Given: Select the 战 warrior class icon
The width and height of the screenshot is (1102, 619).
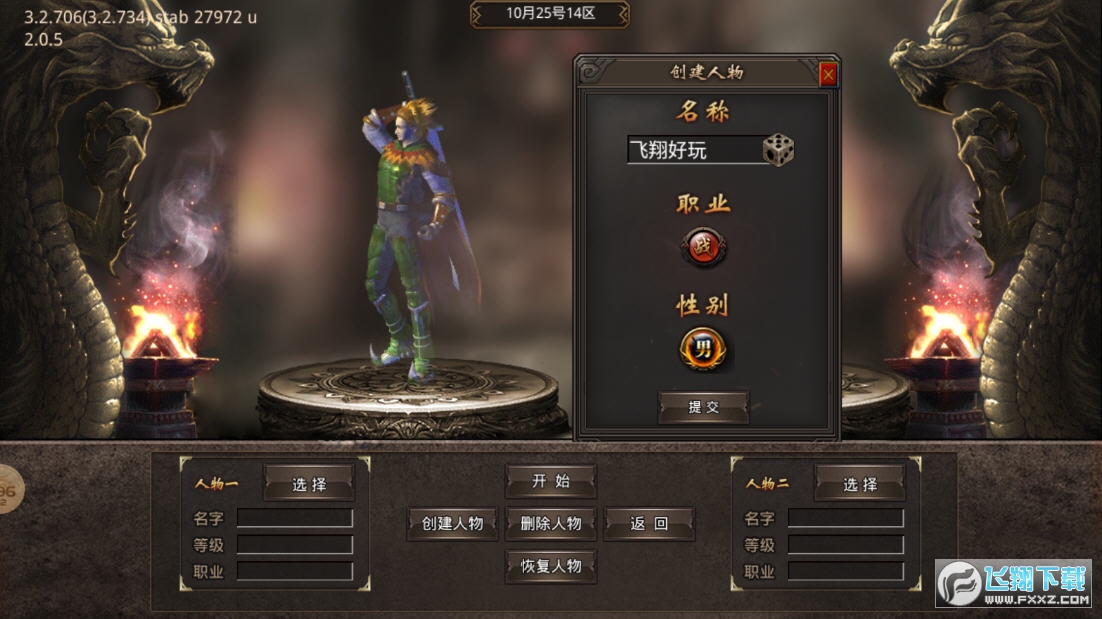Looking at the screenshot, I should click(705, 246).
